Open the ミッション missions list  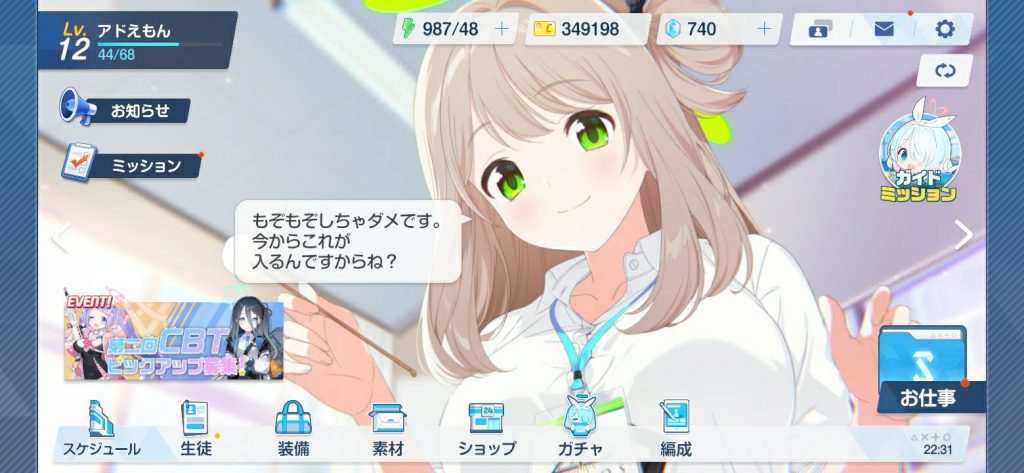(132, 165)
